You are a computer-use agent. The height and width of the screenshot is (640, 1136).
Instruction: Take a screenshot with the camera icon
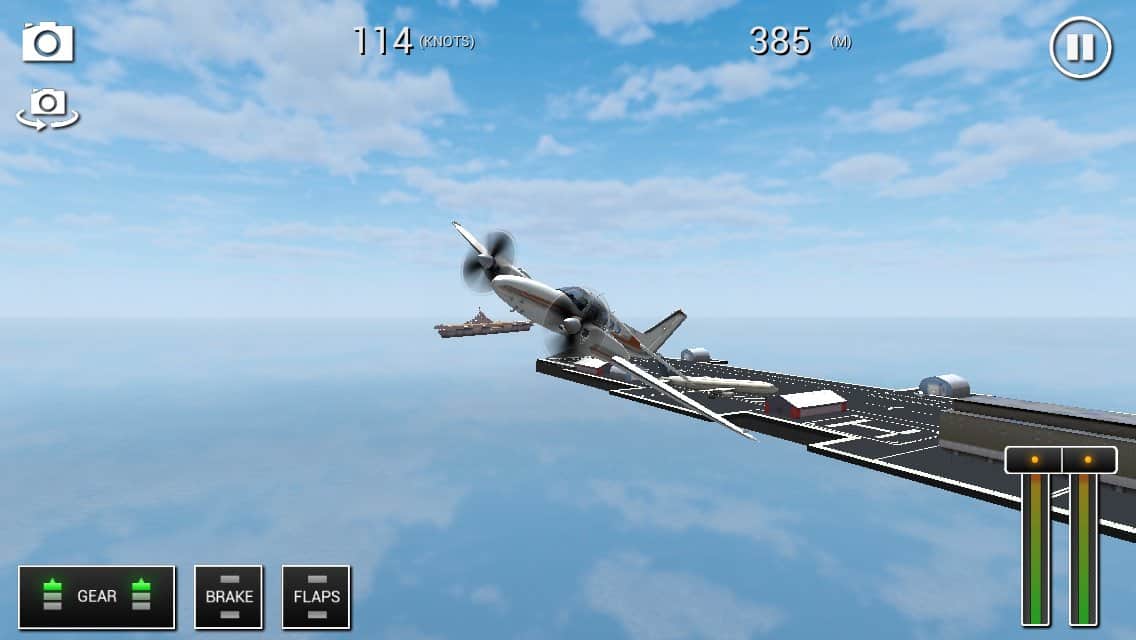48,43
